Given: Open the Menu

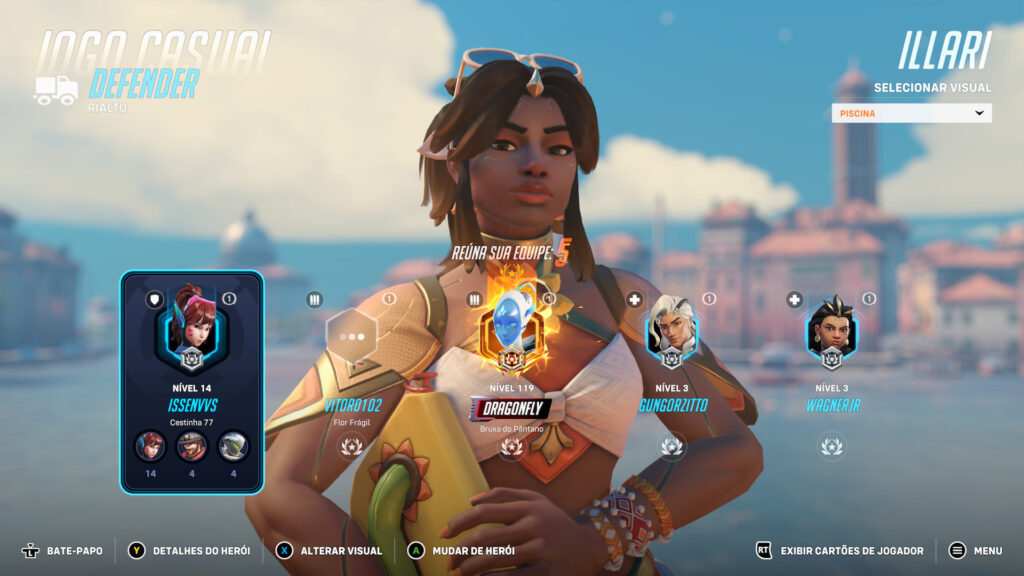Looking at the screenshot, I should 975,550.
